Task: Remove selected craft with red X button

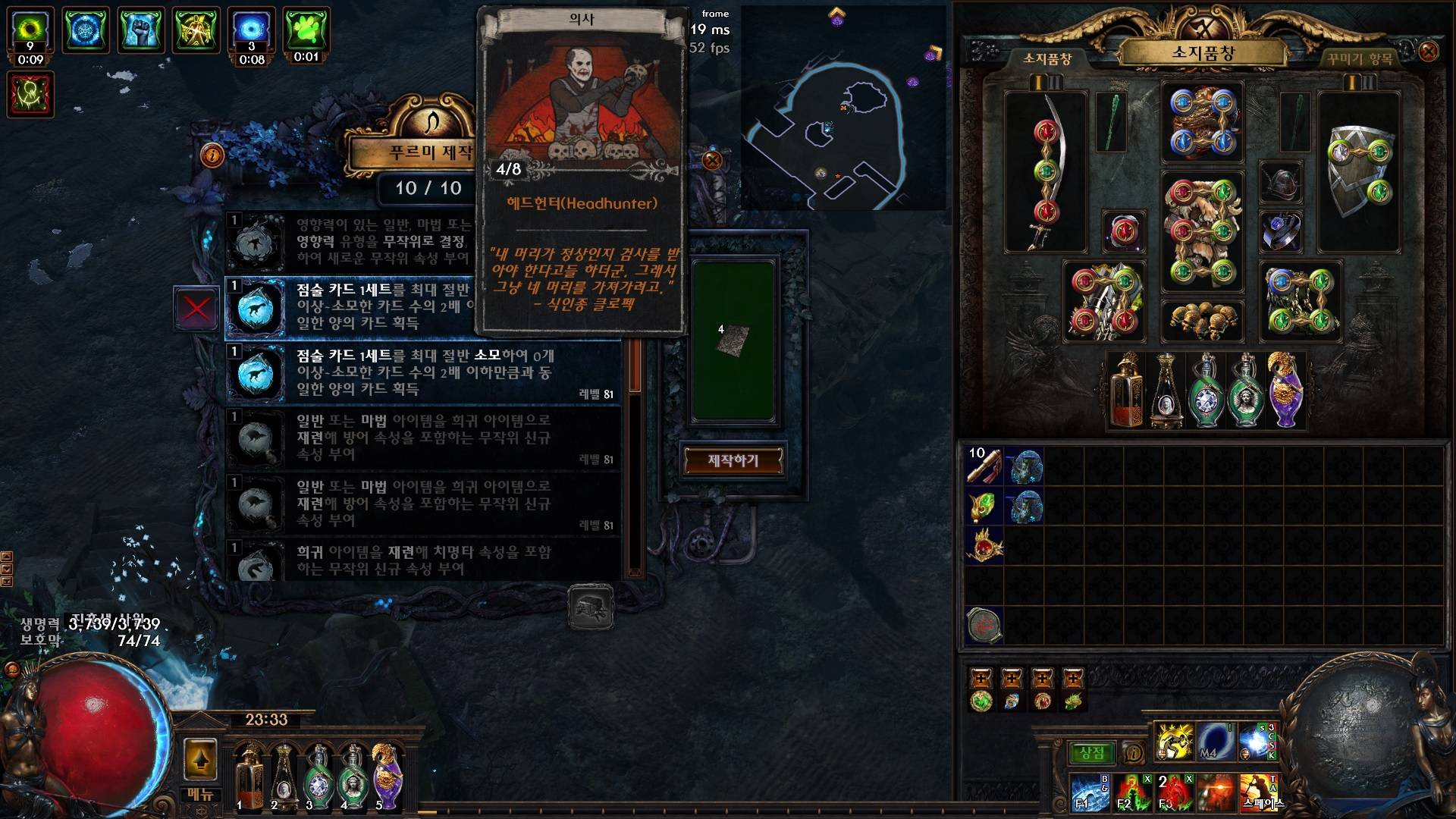Action: point(196,309)
